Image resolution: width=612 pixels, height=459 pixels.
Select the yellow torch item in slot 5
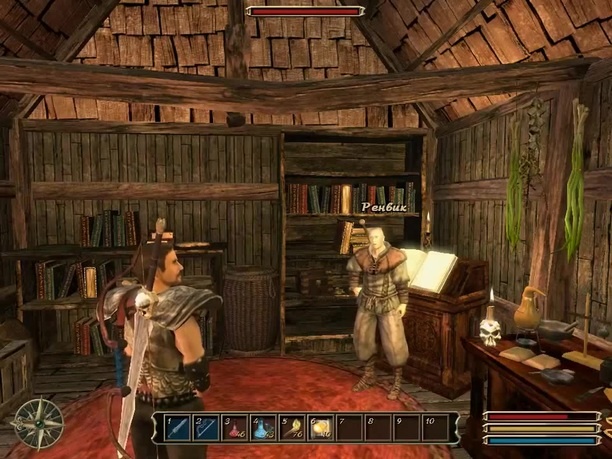point(292,428)
